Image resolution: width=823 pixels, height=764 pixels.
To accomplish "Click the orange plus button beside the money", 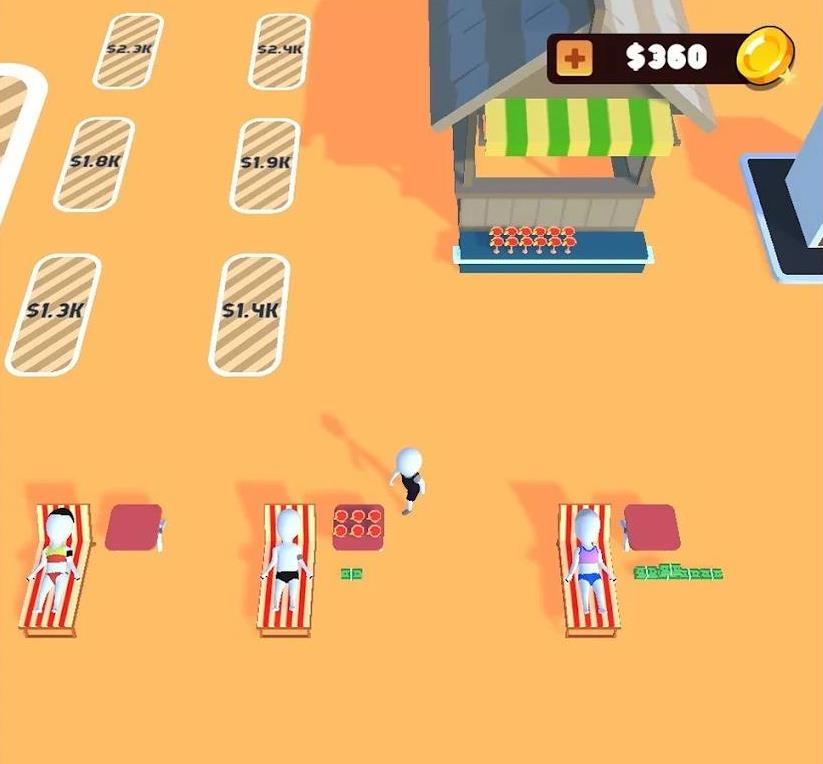I will pyautogui.click(x=574, y=59).
